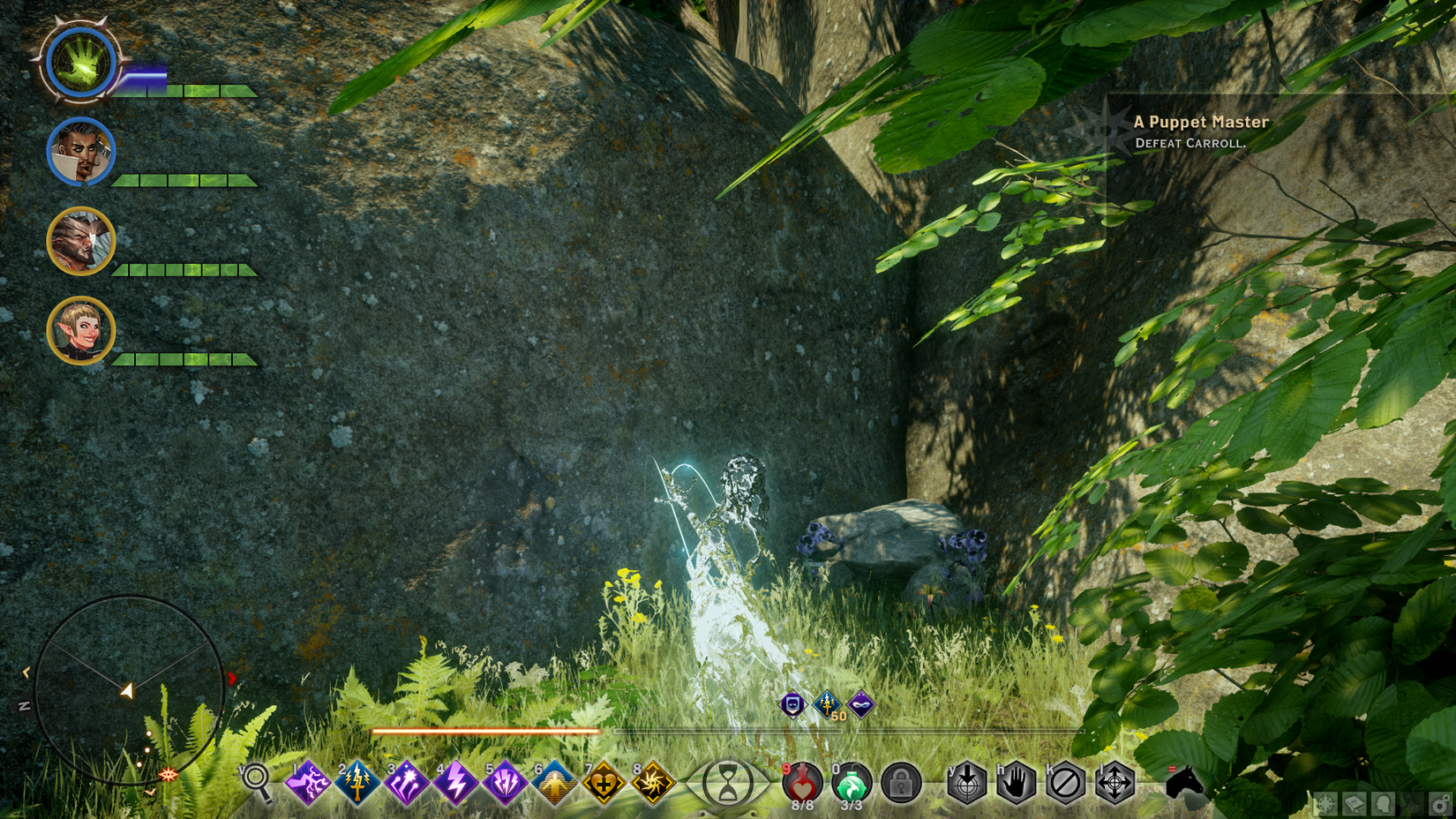Use the lightning sword ability in slot 2
This screenshot has height=819, width=1456.
pyautogui.click(x=357, y=783)
